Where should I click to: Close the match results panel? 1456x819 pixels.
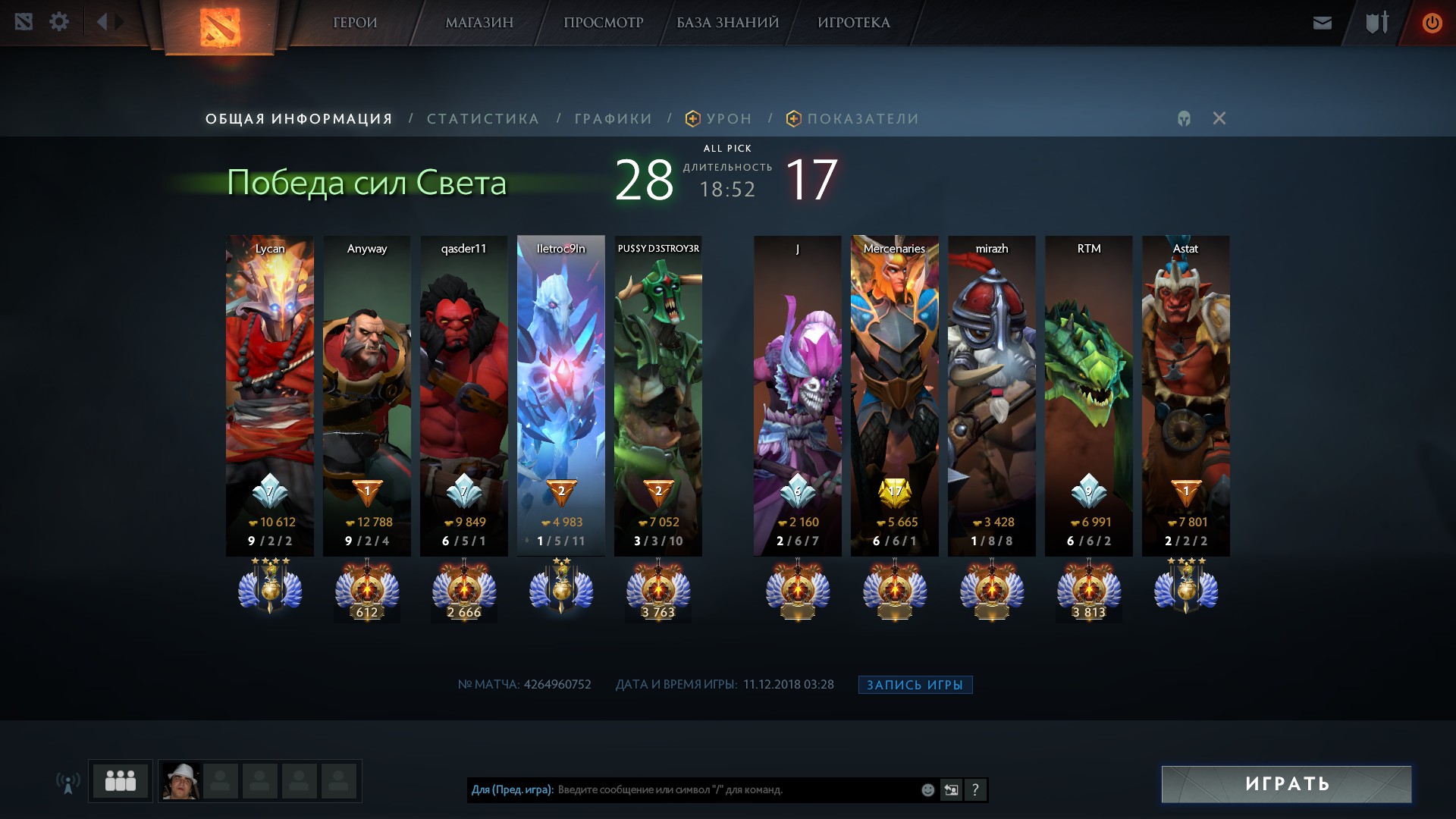click(x=1219, y=118)
